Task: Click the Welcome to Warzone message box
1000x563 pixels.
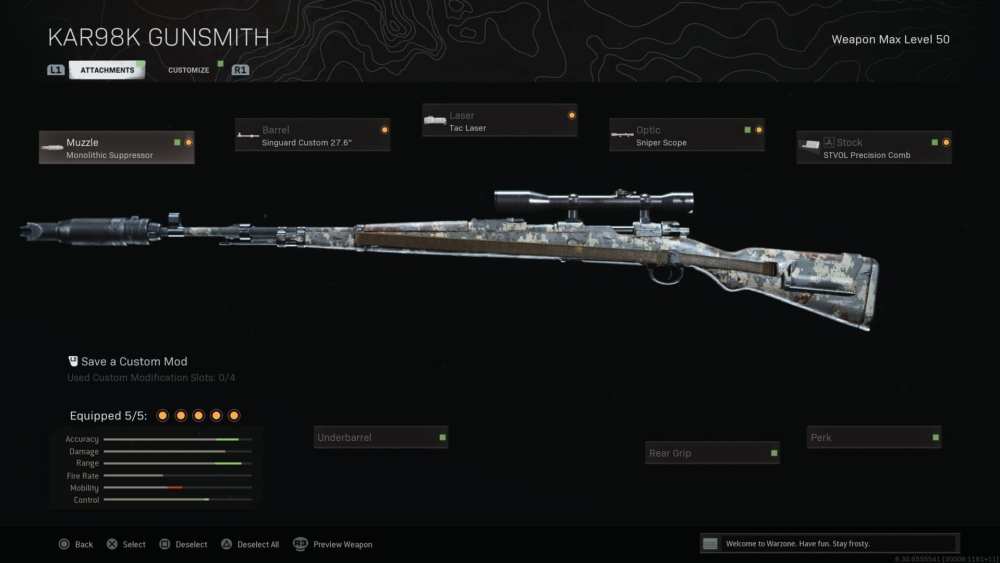Action: (828, 543)
